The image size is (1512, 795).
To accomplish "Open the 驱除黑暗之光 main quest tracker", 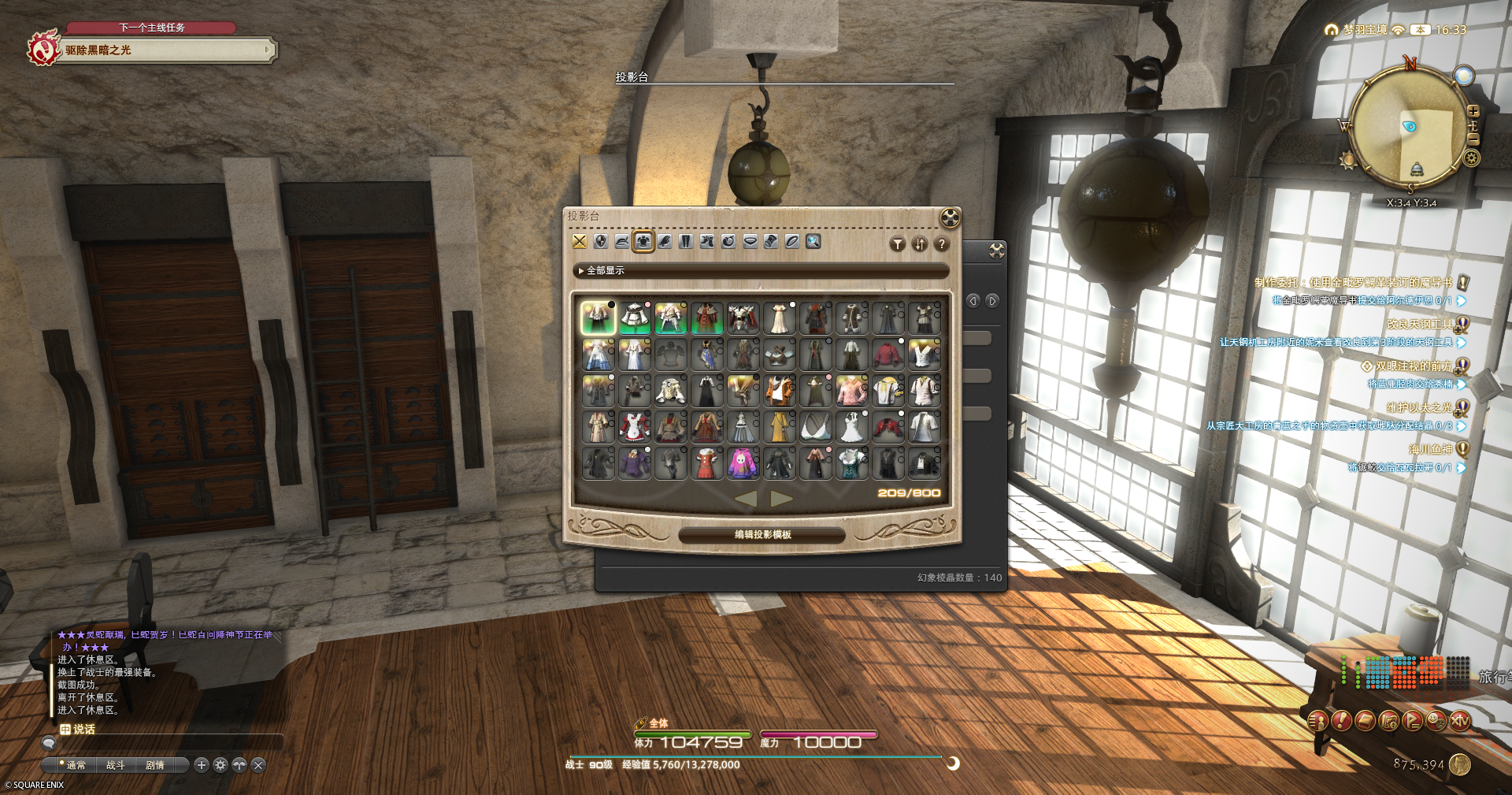I will click(x=165, y=50).
